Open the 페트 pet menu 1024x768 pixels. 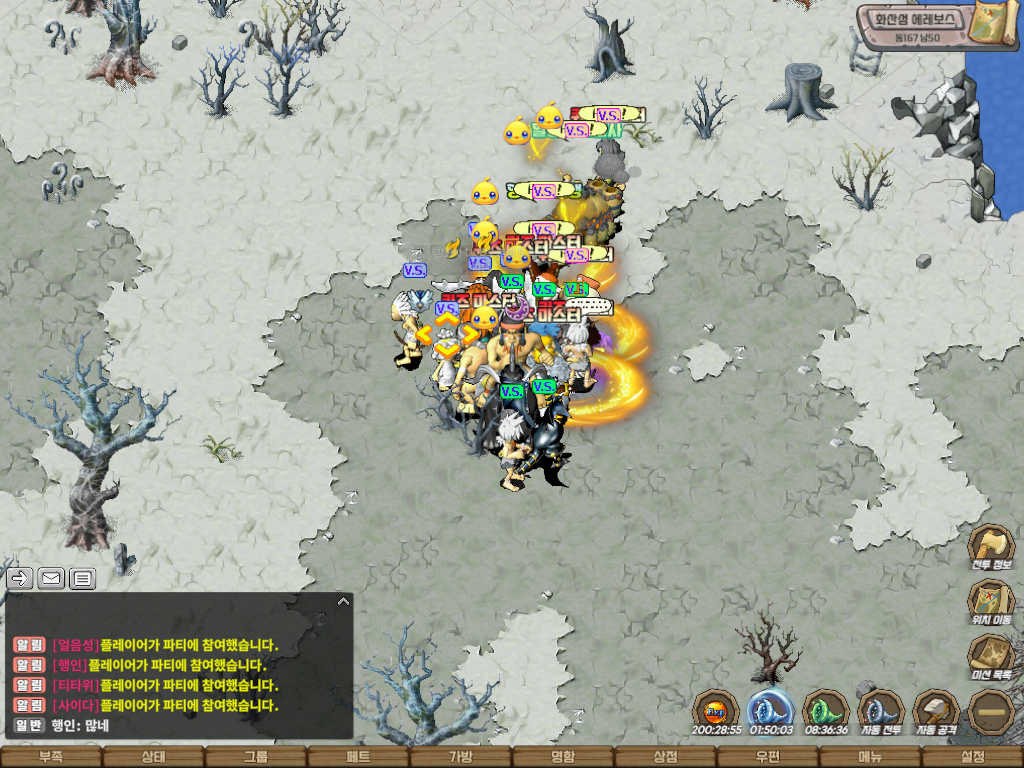[358, 757]
